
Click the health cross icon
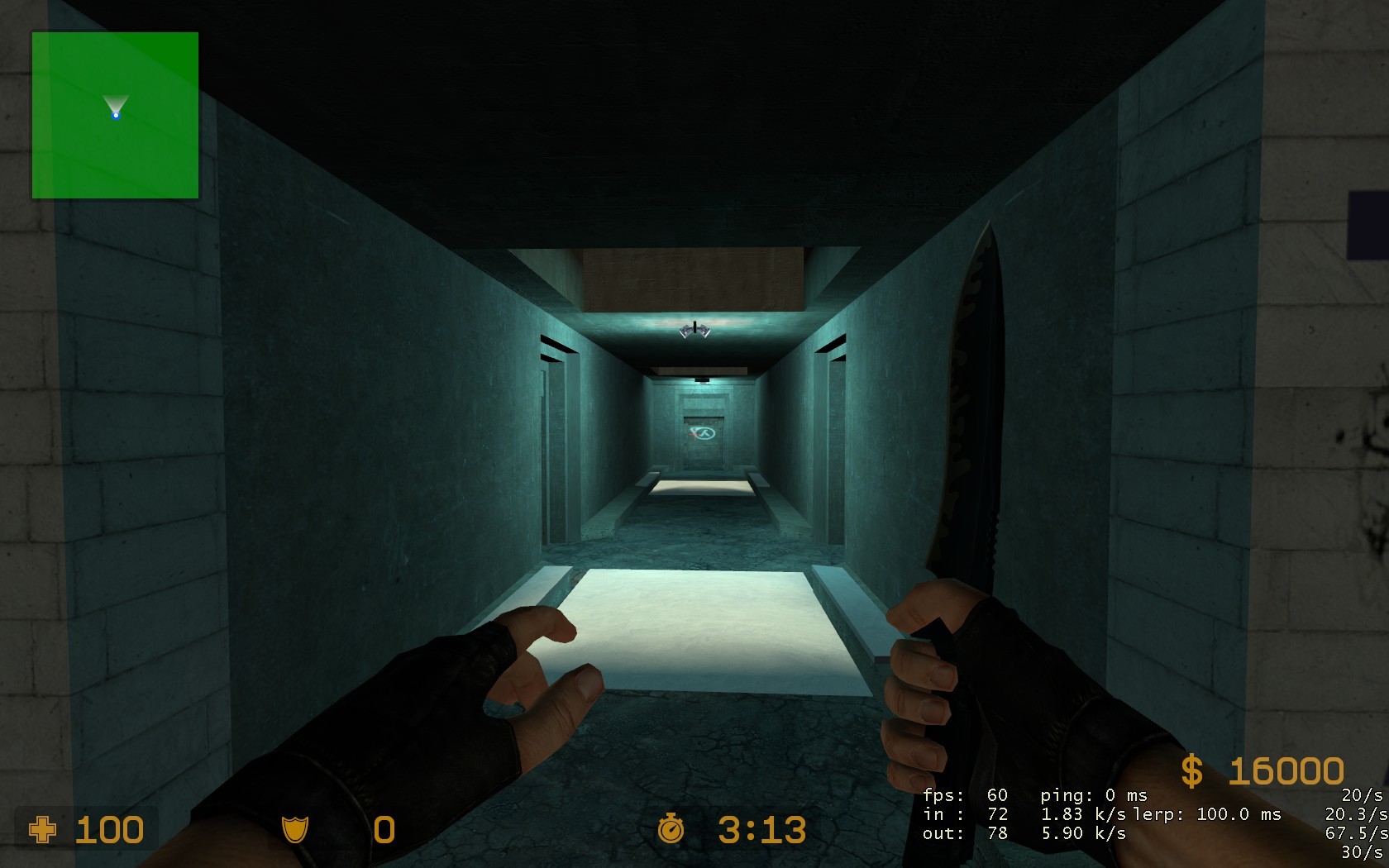(43, 829)
